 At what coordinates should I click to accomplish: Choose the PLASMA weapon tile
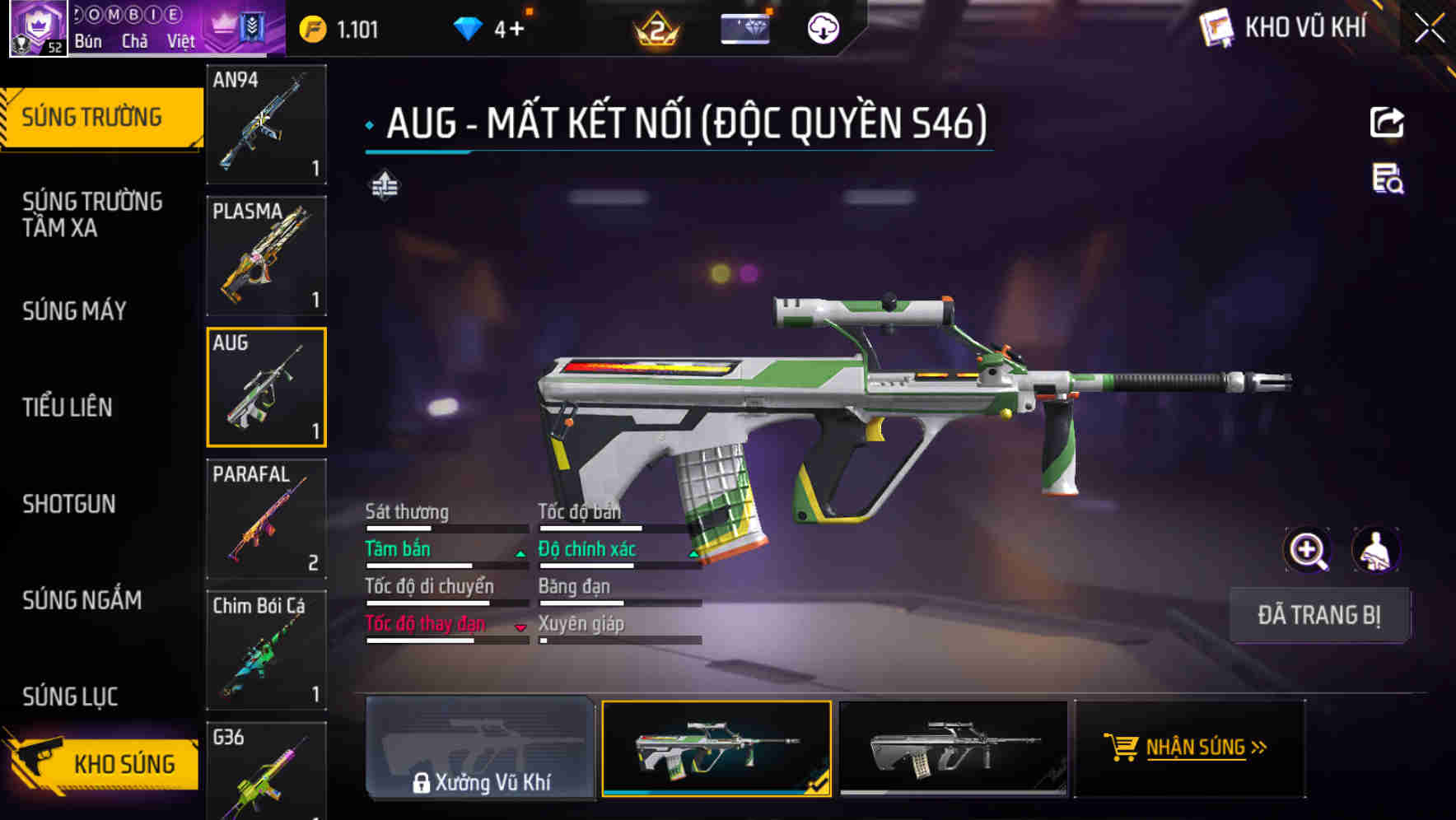tap(266, 255)
